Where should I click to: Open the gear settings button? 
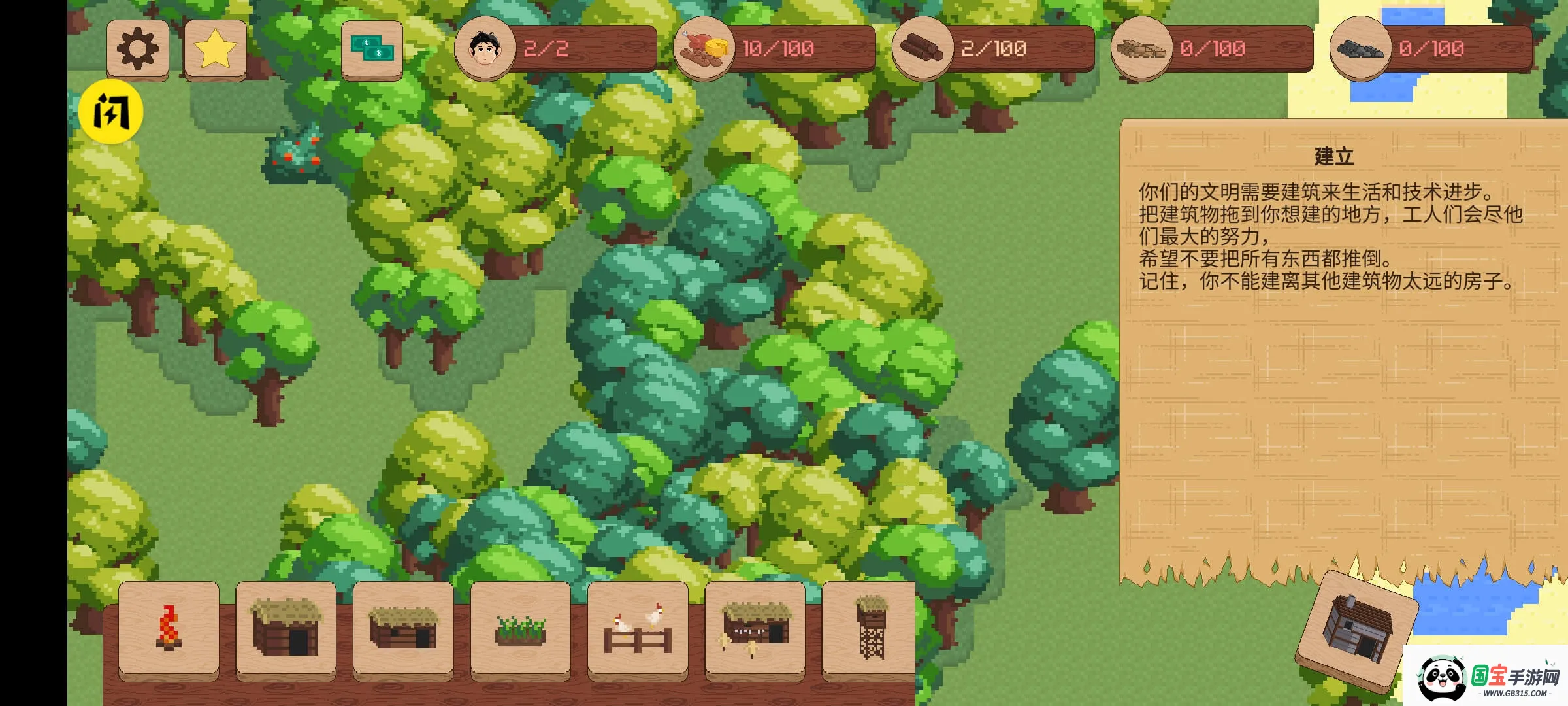pos(138,49)
